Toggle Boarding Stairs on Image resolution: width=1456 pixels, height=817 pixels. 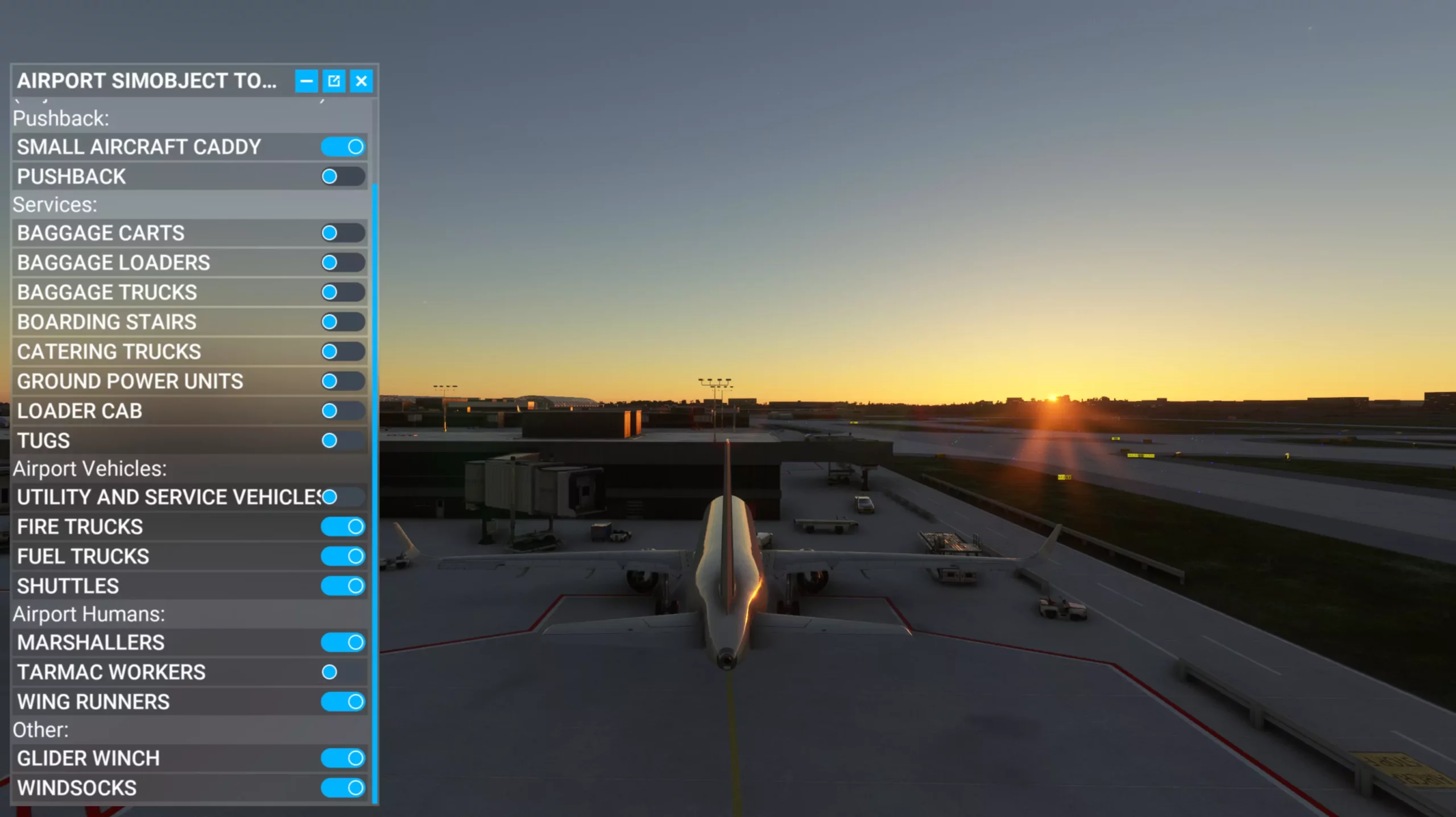pos(343,322)
